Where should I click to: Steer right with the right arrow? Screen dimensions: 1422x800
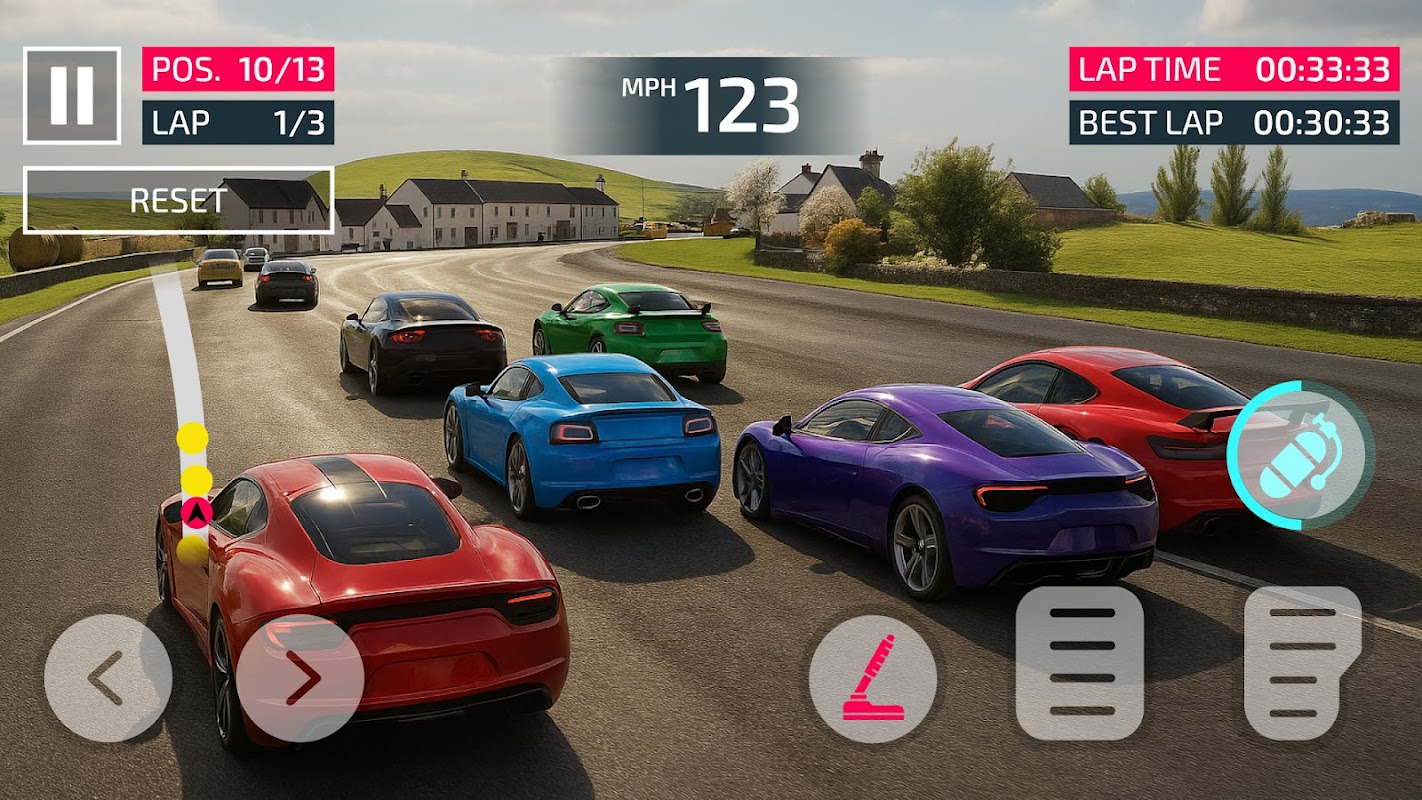pyautogui.click(x=300, y=678)
